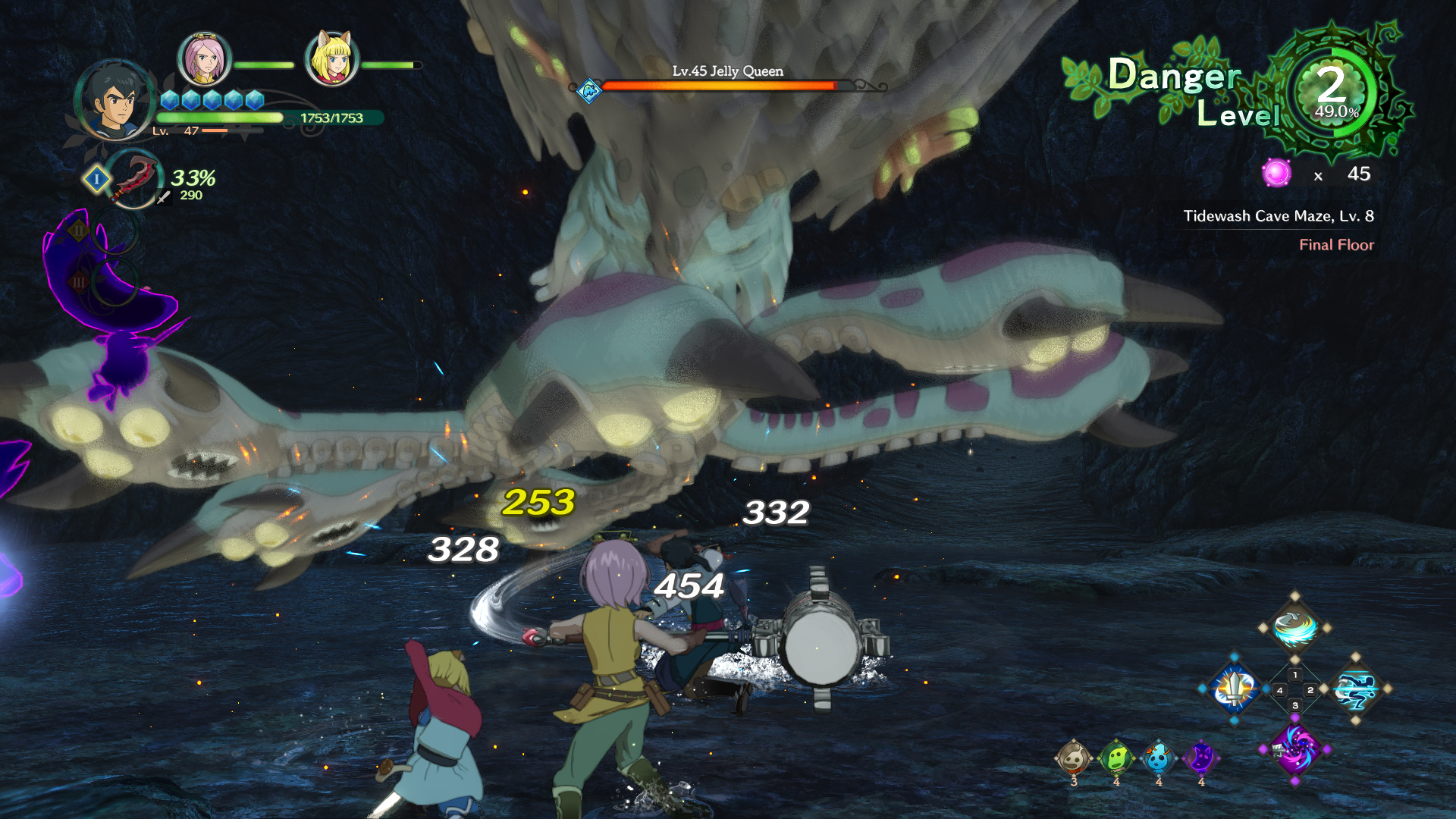Screen dimensions: 1456x819
Task: Select the white higgledy icon
Action: (x=1073, y=758)
